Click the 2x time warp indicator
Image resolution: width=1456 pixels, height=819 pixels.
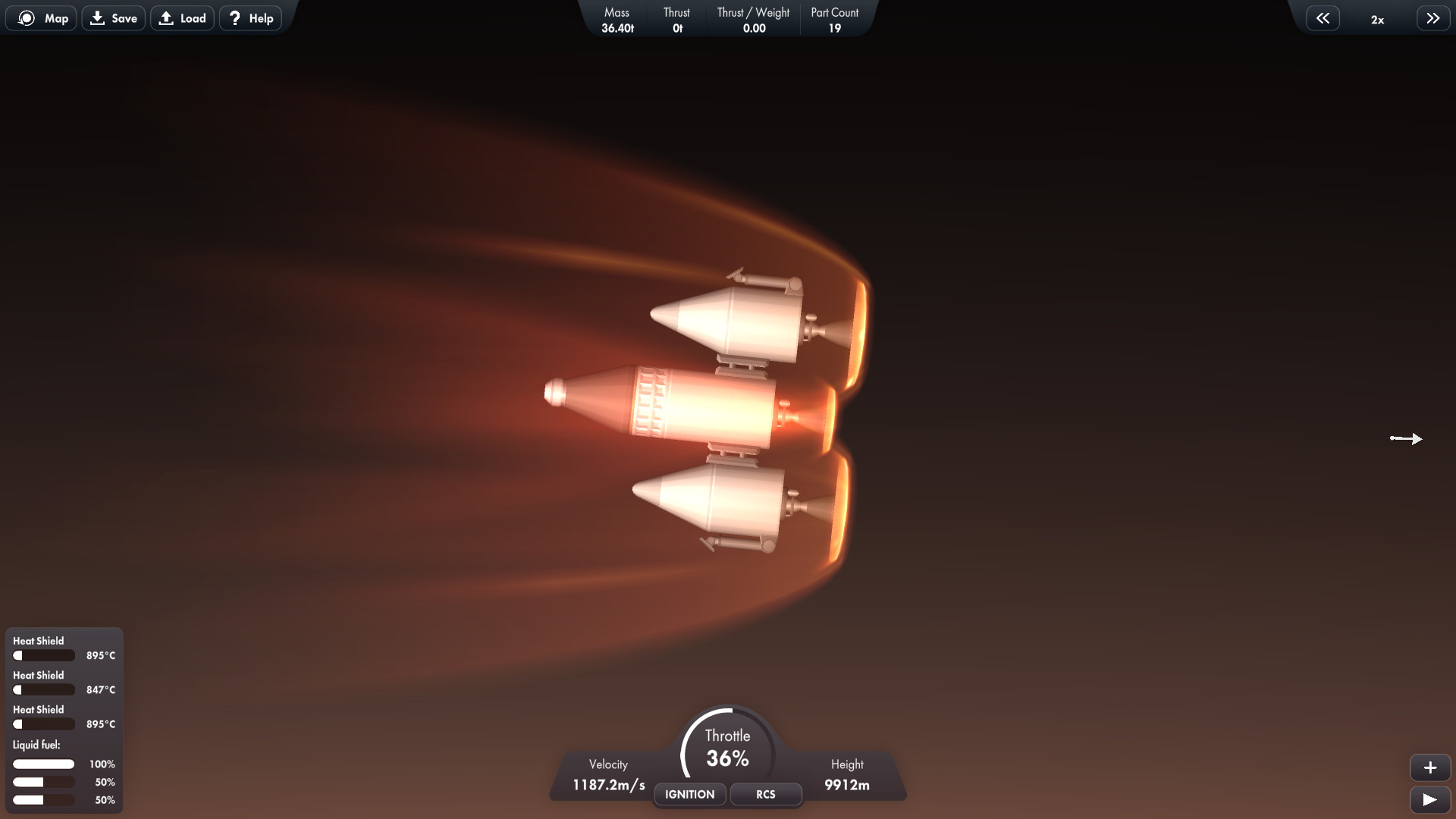tap(1377, 20)
